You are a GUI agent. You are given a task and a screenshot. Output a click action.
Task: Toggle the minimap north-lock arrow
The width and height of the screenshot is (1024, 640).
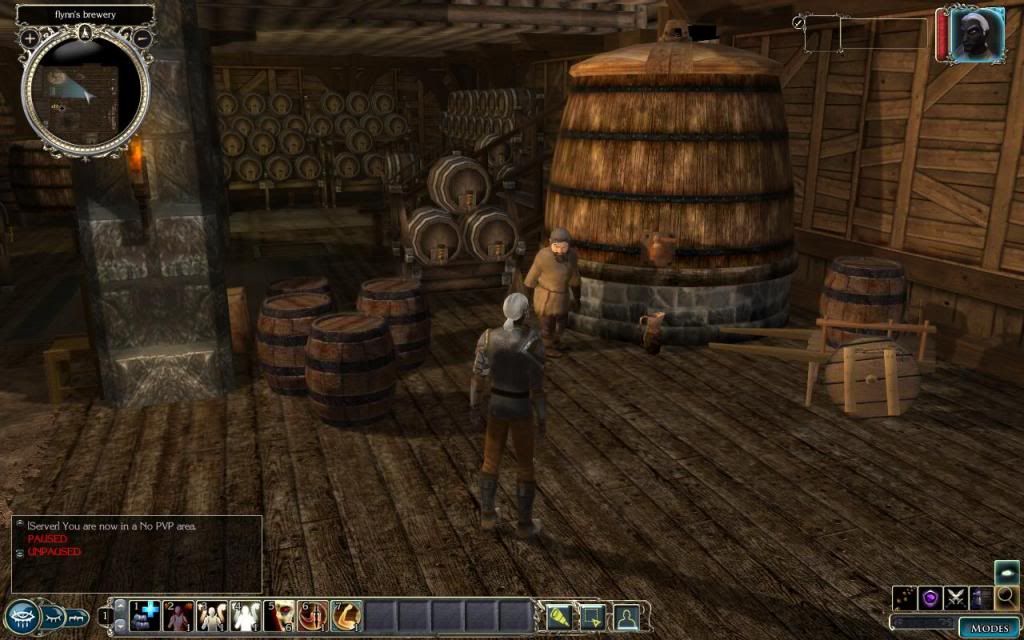click(x=86, y=31)
